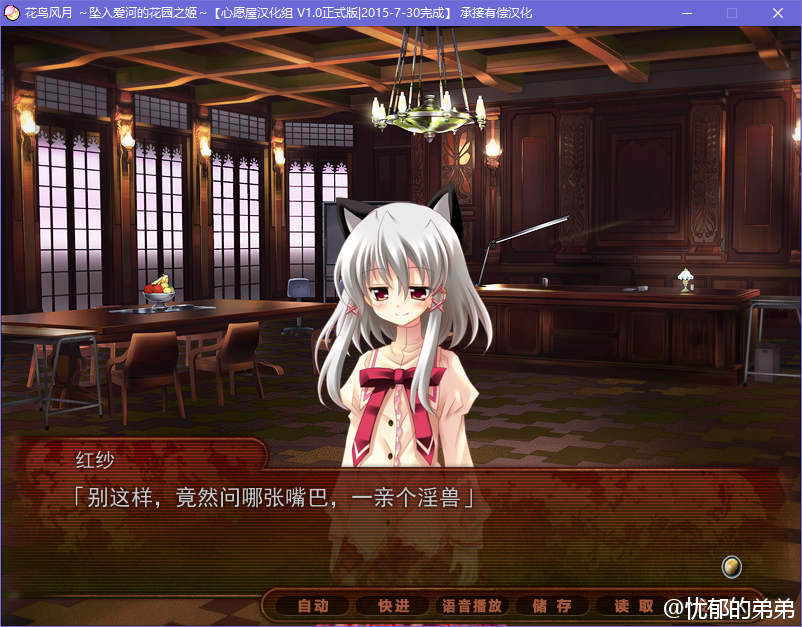Fast-forward dialogue using the 快进 button

pos(393,606)
